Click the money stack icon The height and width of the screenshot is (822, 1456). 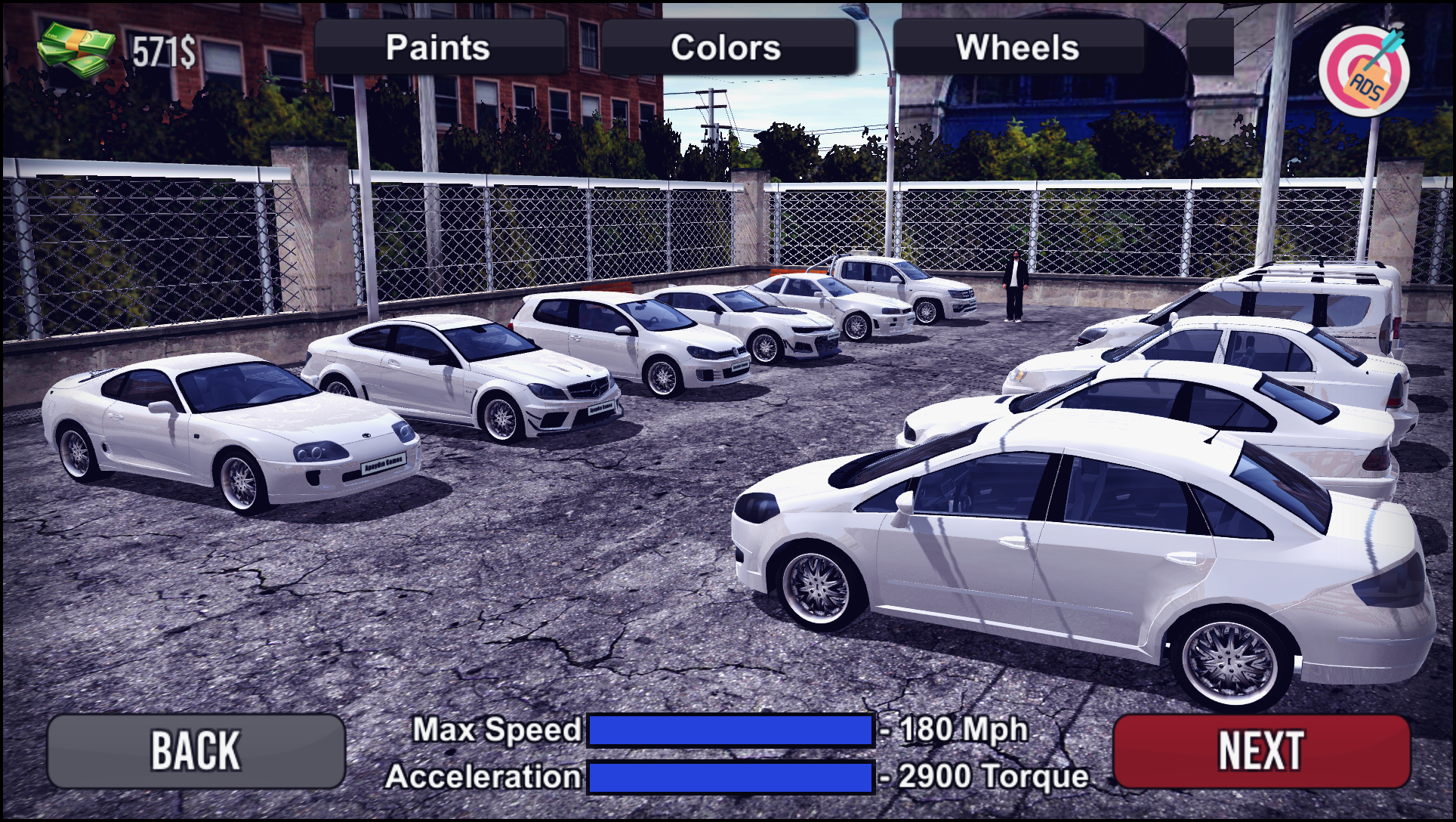(x=73, y=45)
